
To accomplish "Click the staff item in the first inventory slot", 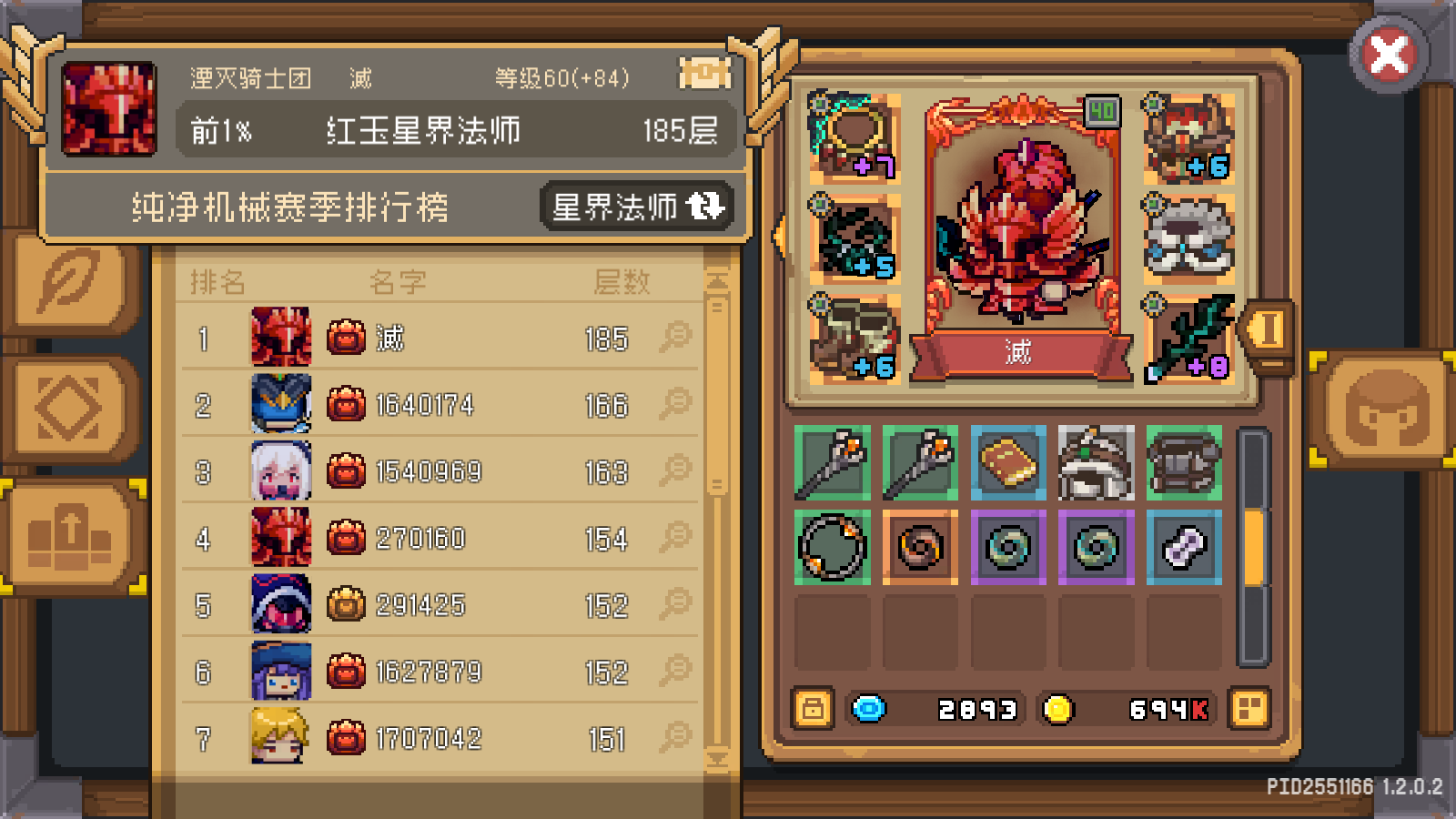I will pyautogui.click(x=831, y=464).
